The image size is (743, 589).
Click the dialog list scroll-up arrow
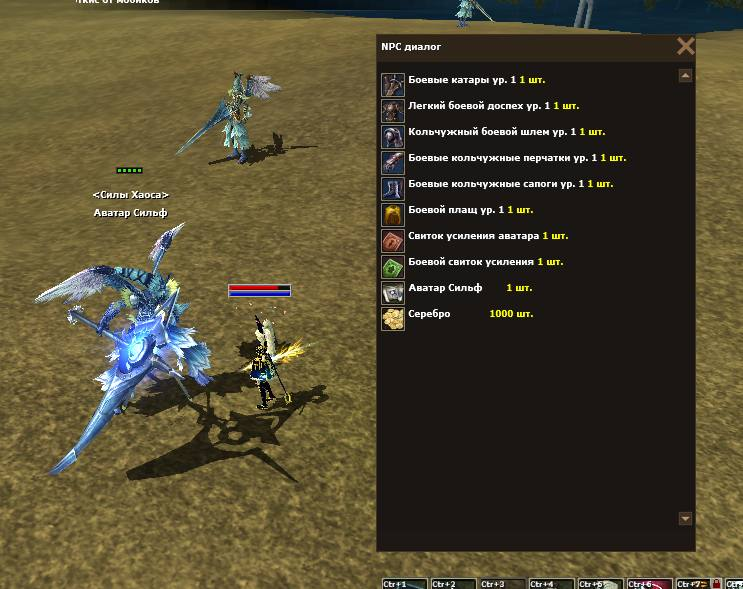[685, 75]
